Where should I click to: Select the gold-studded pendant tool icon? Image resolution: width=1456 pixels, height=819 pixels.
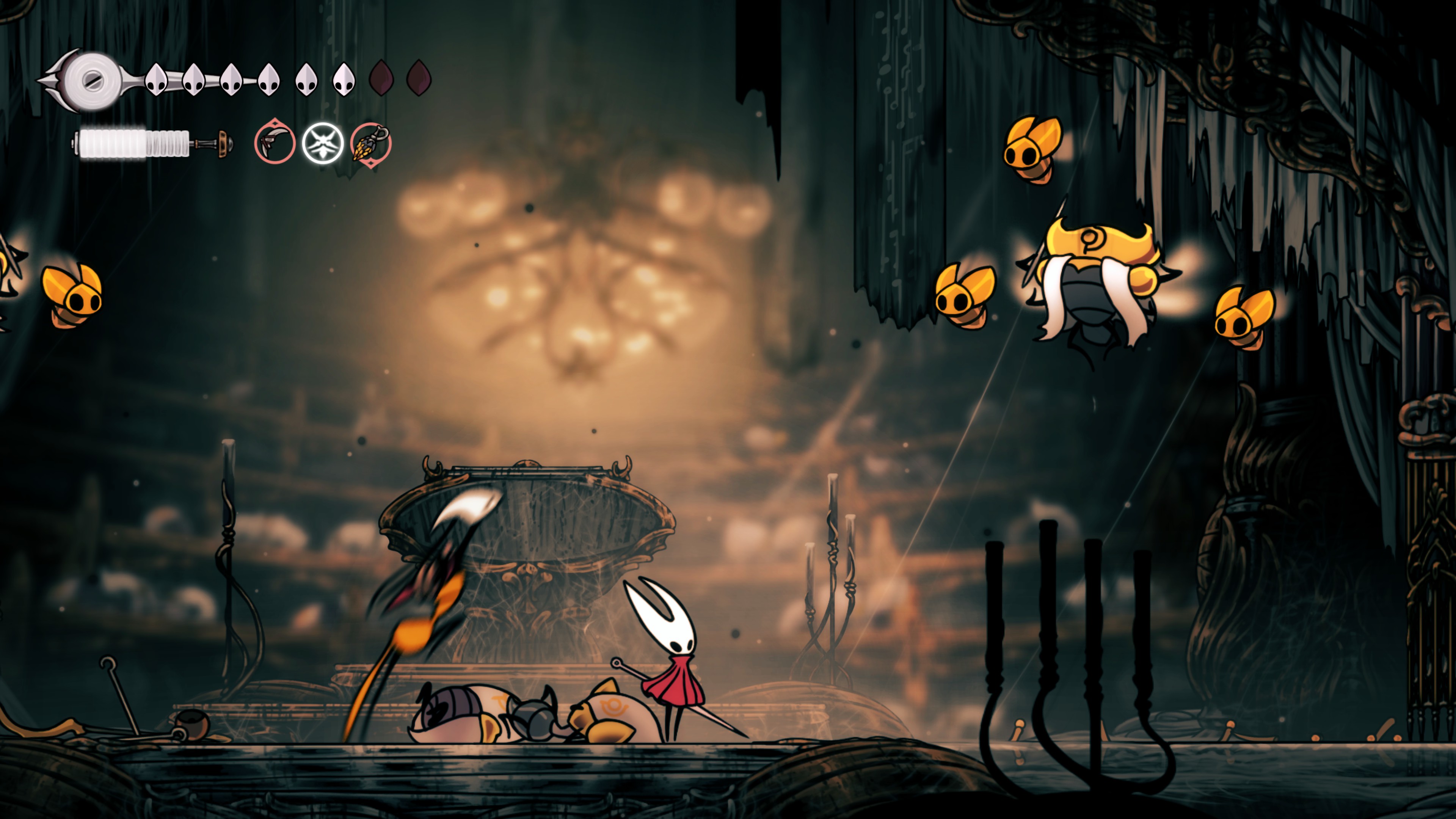tap(371, 143)
